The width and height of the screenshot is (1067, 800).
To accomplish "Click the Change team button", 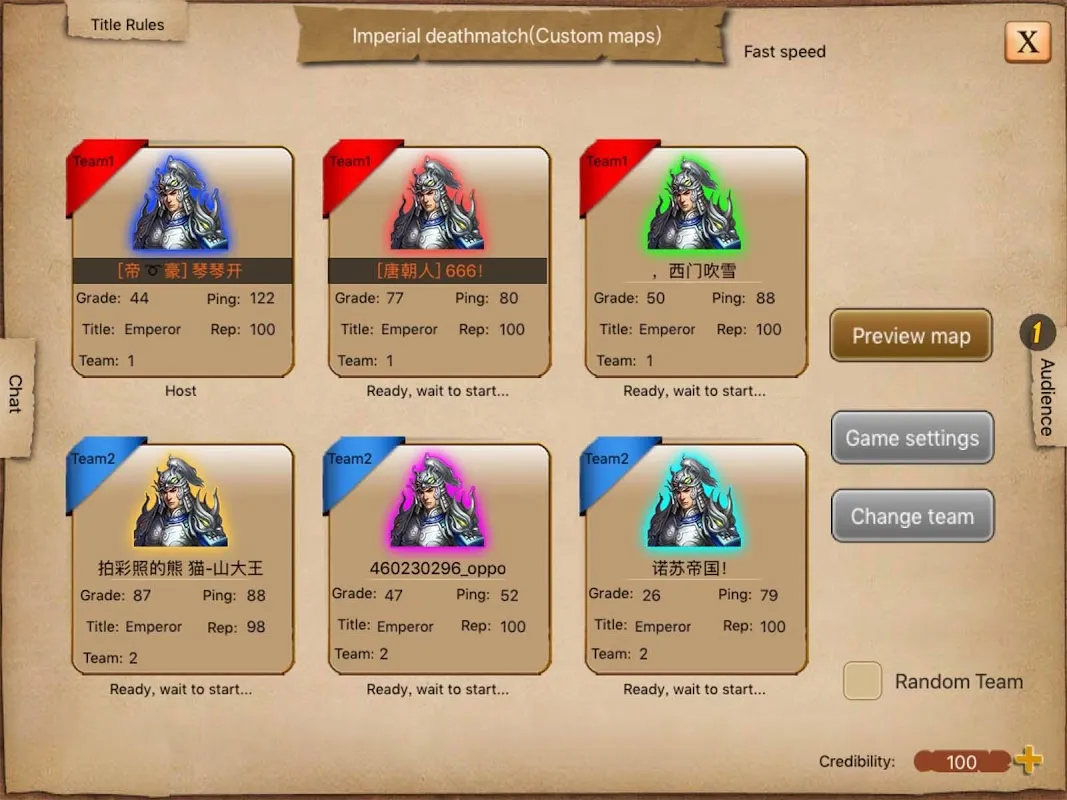I will point(912,517).
